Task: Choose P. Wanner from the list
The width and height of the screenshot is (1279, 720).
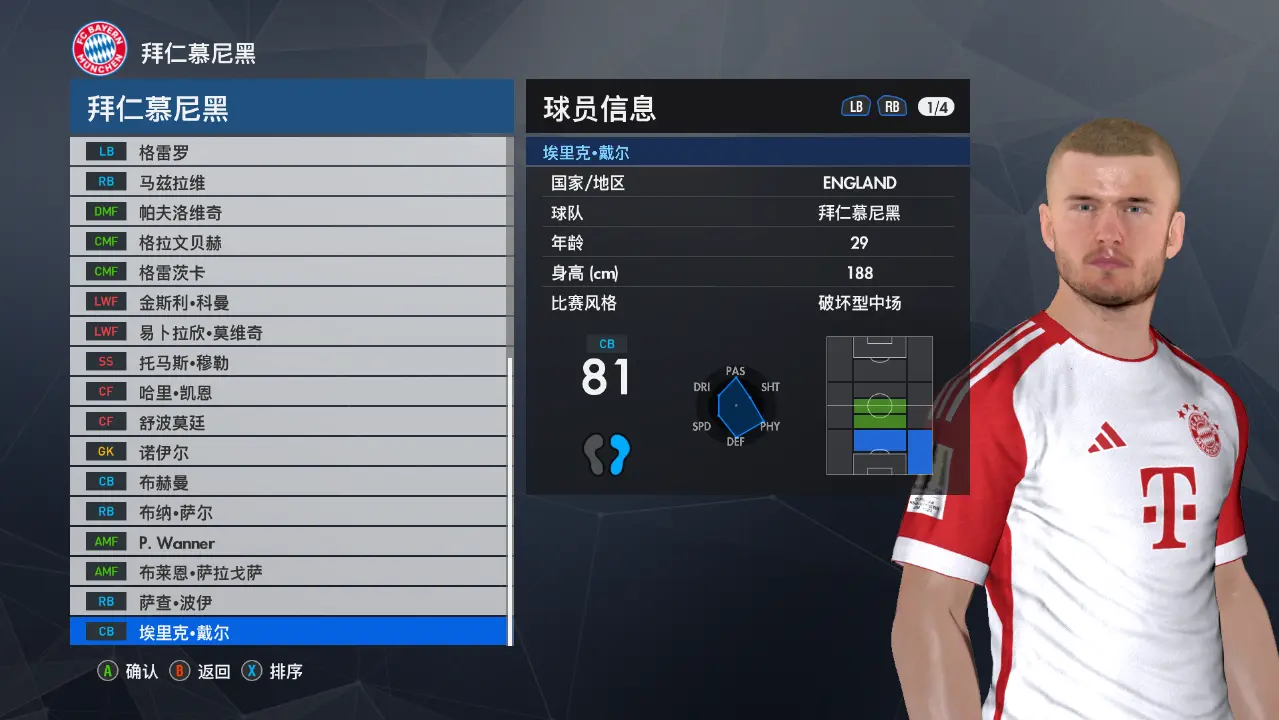Action: click(288, 542)
